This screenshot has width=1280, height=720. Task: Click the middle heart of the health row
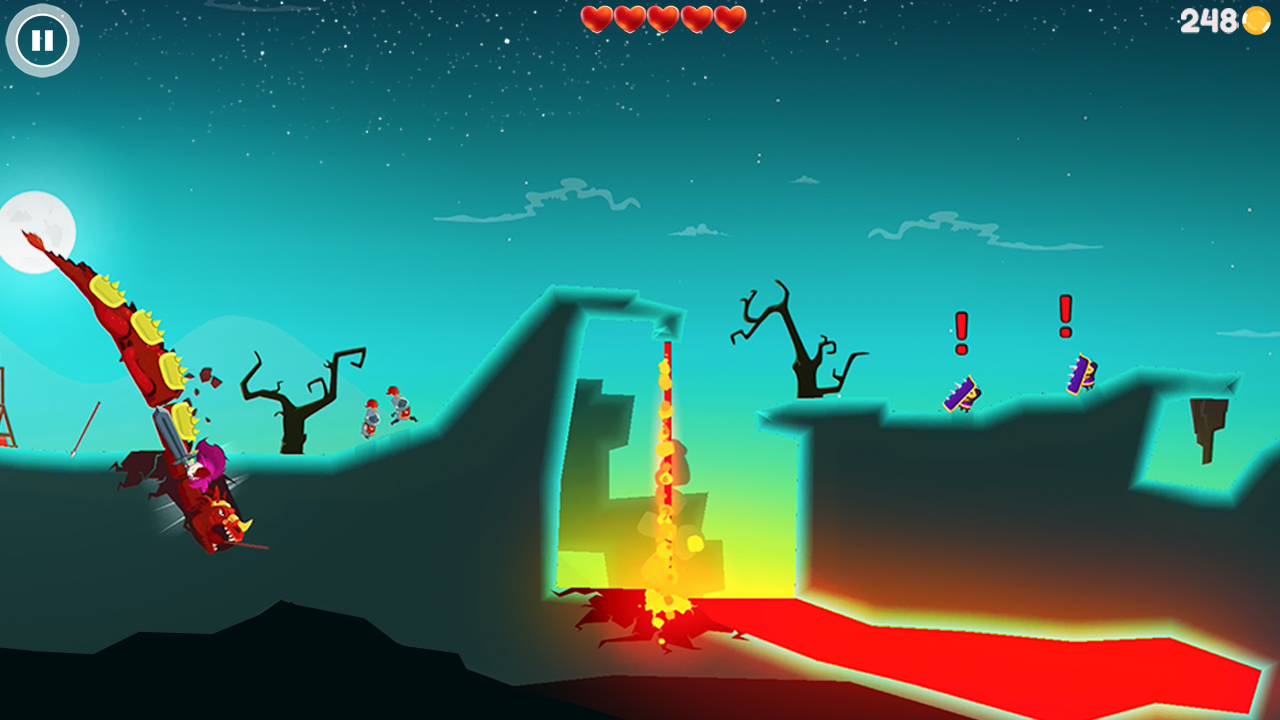(663, 17)
